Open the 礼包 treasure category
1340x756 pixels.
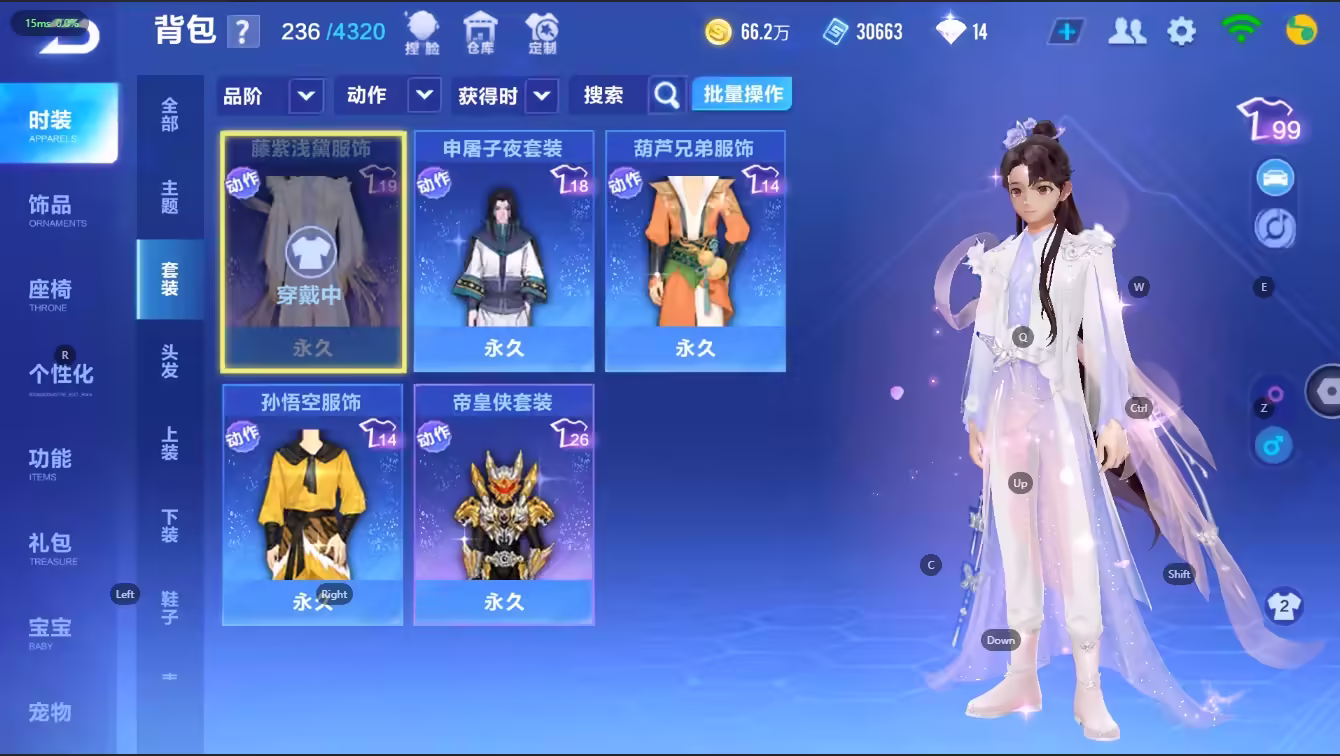50,546
